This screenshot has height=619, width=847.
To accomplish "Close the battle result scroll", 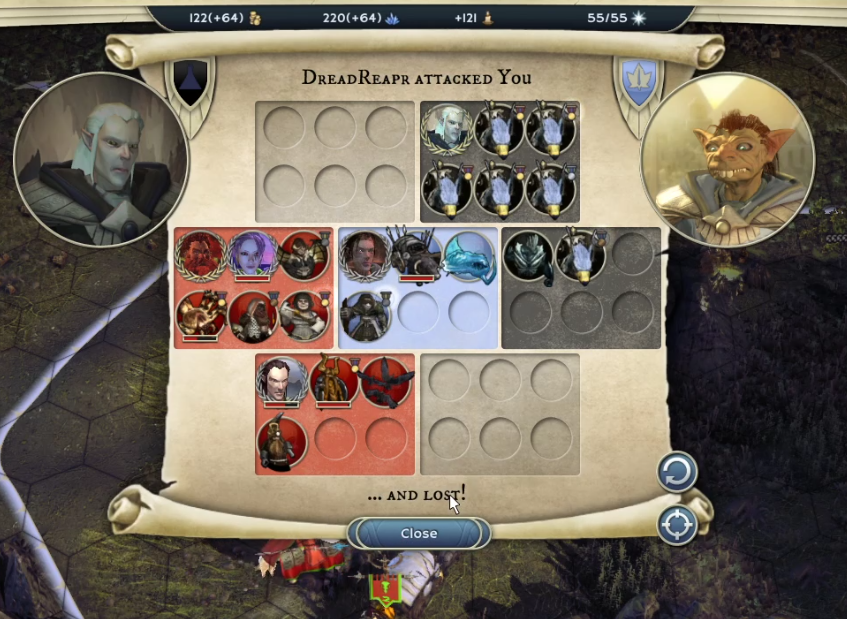I will pyautogui.click(x=419, y=533).
